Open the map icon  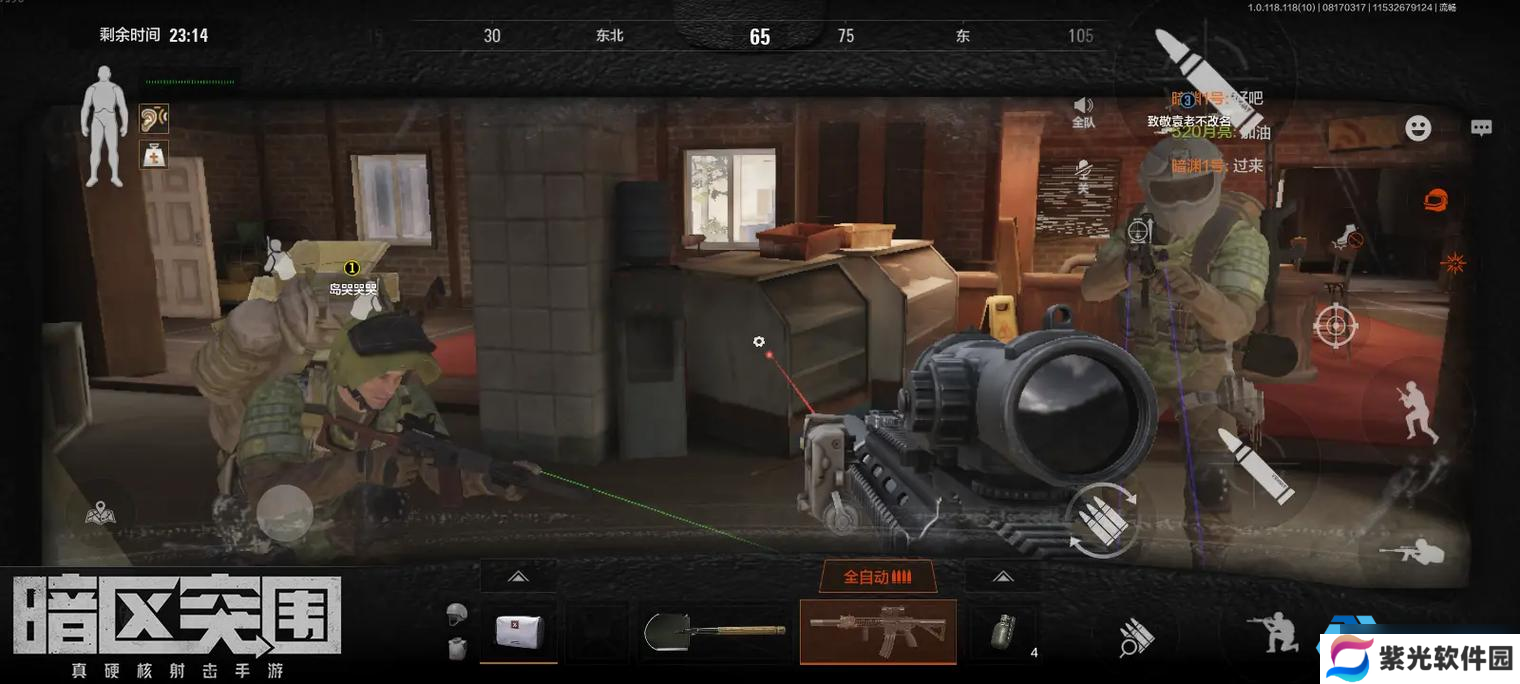coord(100,515)
